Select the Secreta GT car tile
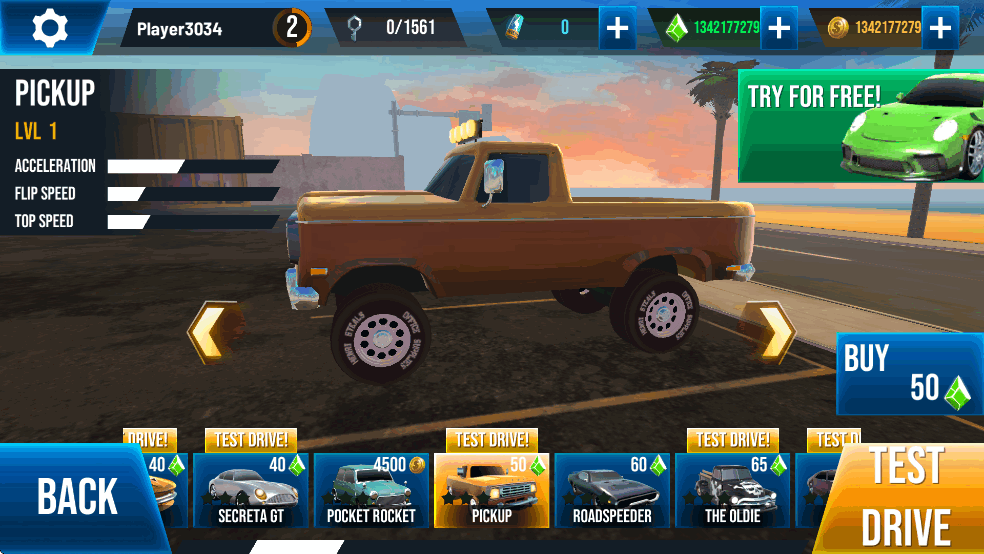This screenshot has height=554, width=984. pyautogui.click(x=251, y=491)
